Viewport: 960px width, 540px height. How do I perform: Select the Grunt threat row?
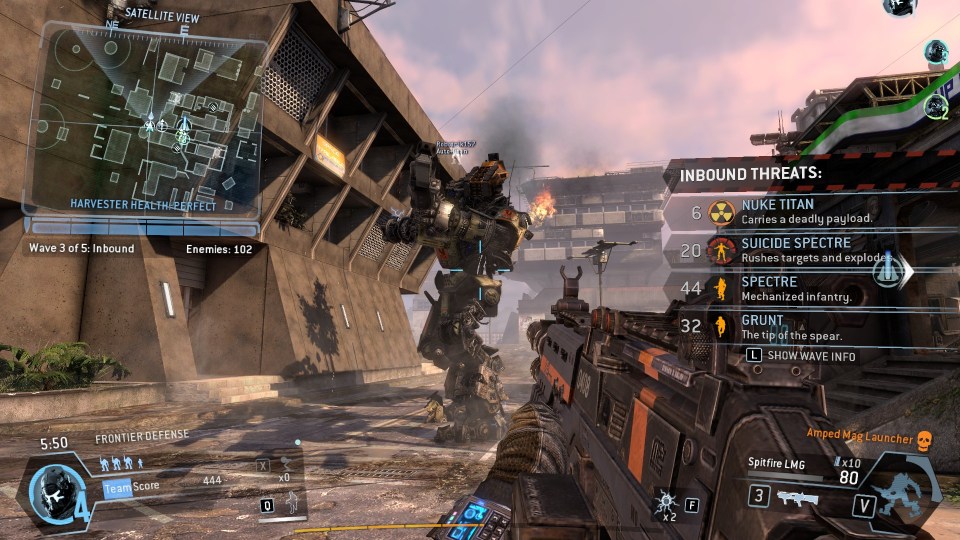(790, 327)
